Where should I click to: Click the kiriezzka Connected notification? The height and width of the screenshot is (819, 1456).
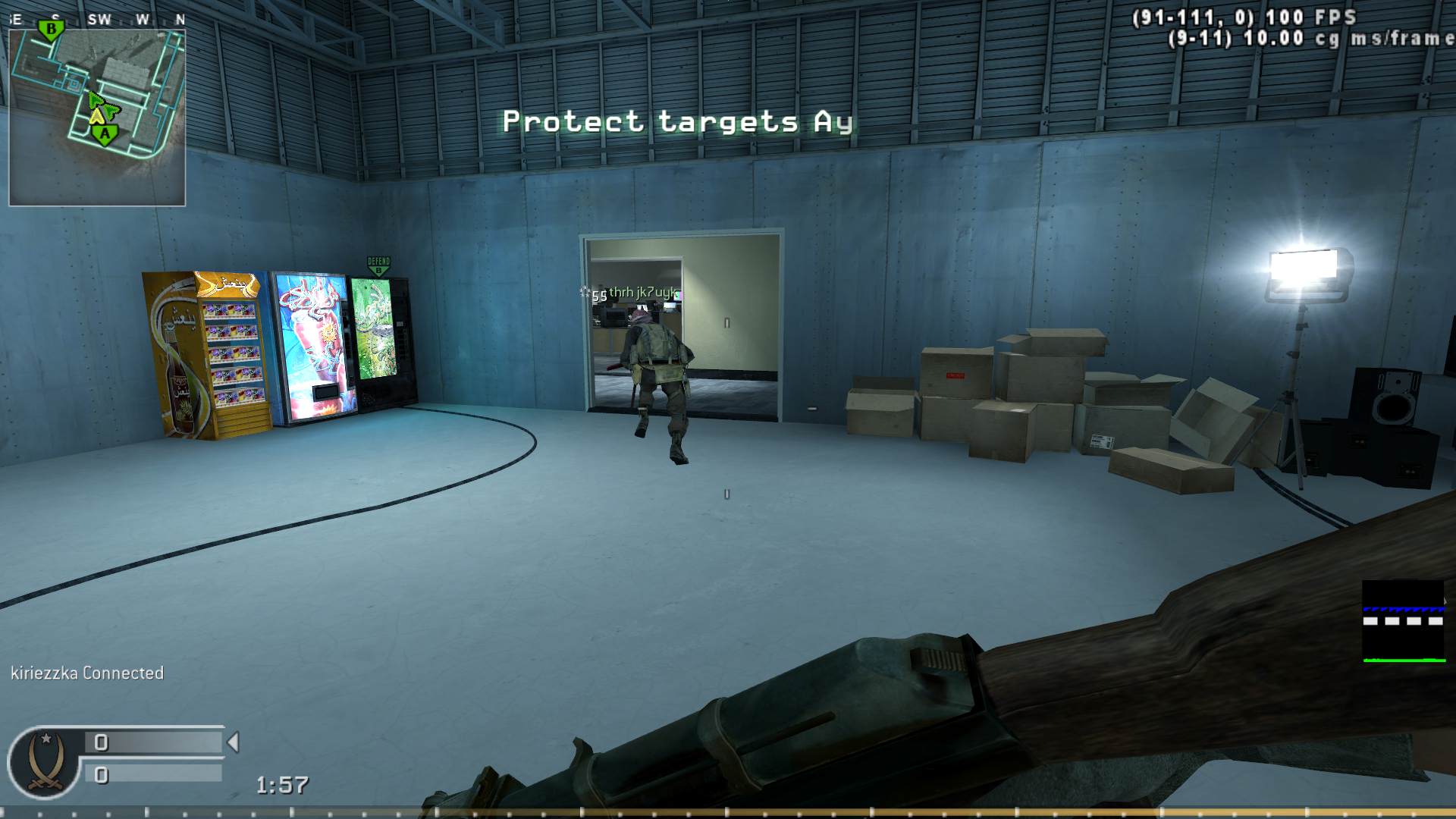click(x=86, y=672)
